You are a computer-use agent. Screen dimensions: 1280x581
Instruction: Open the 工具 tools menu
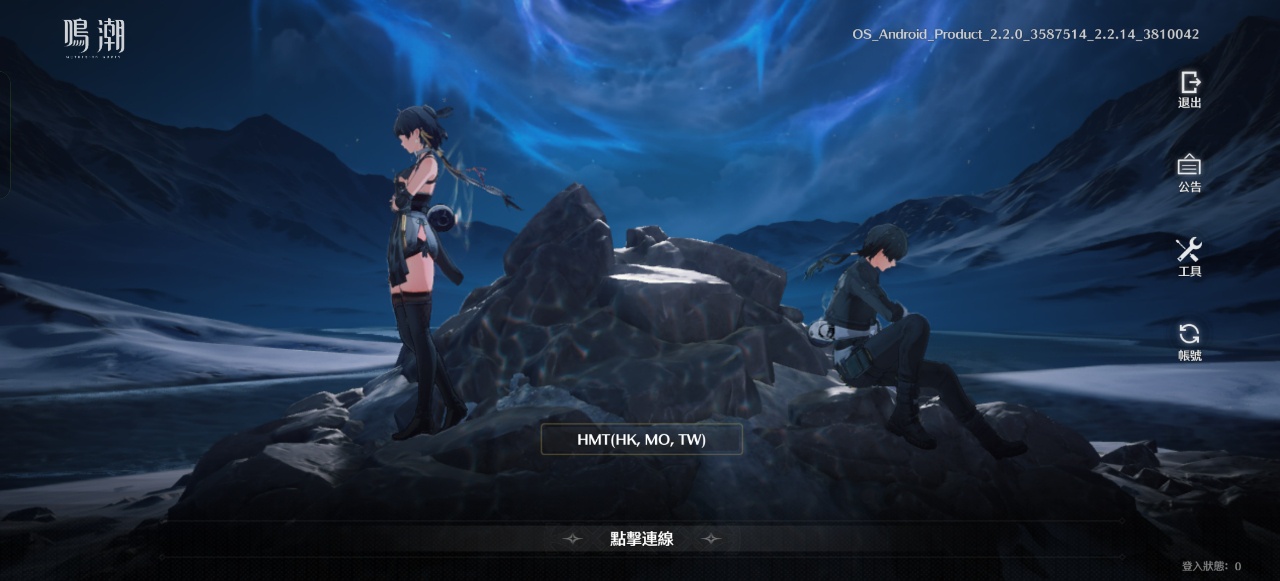(x=1189, y=257)
